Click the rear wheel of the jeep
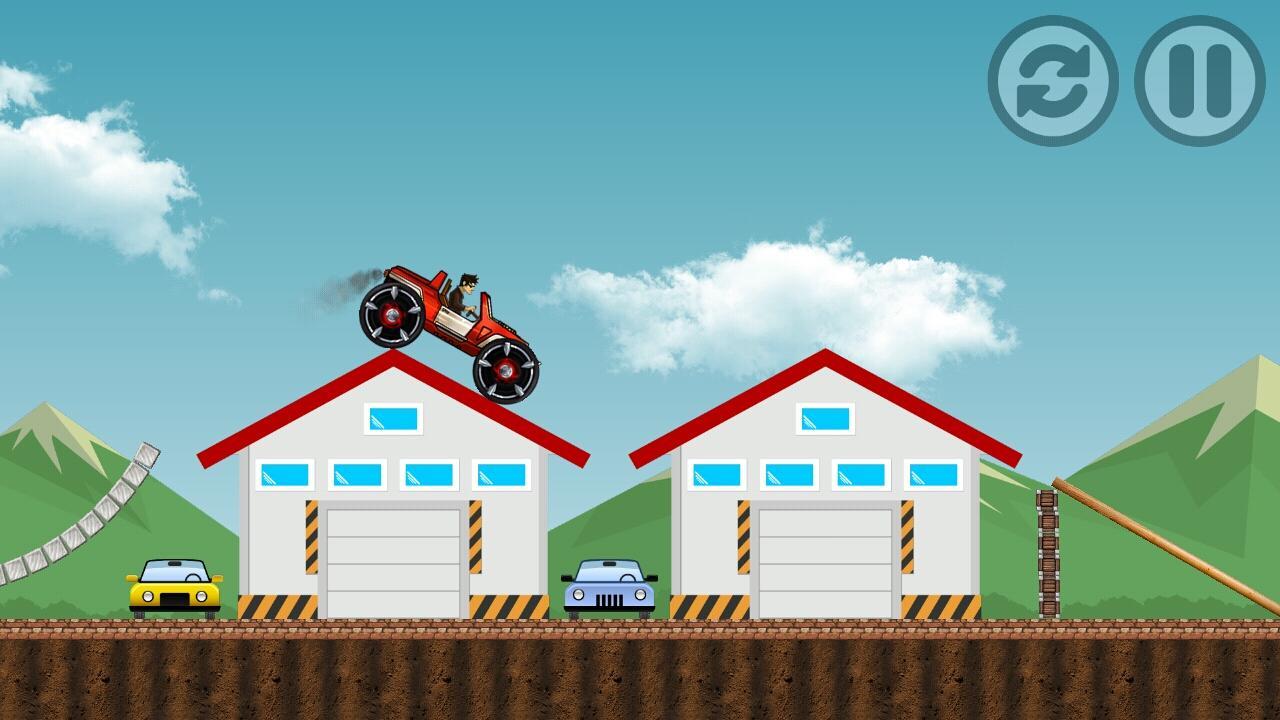1280x720 pixels. 390,315
